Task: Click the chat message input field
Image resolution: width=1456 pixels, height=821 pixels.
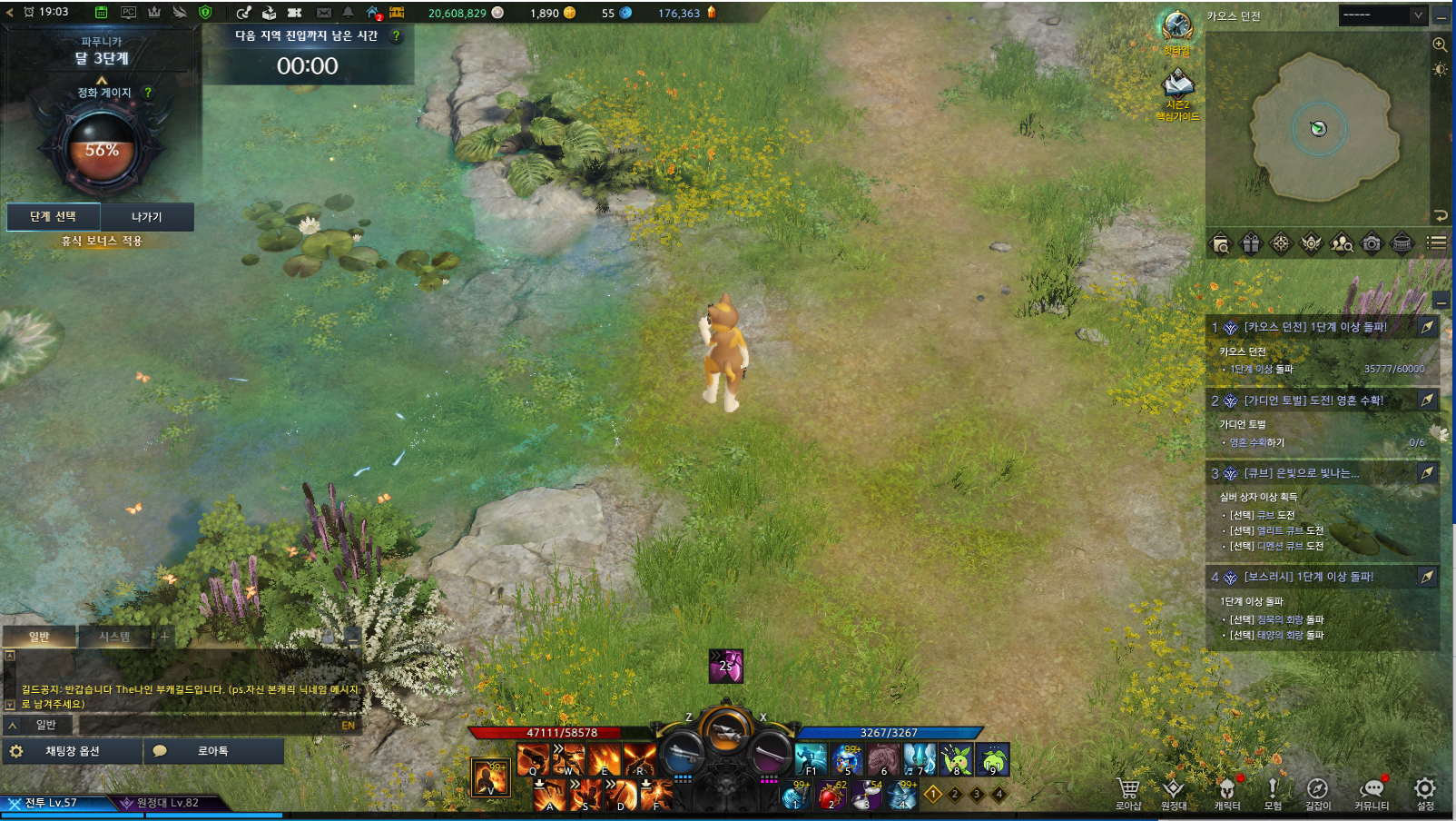Action: click(207, 725)
